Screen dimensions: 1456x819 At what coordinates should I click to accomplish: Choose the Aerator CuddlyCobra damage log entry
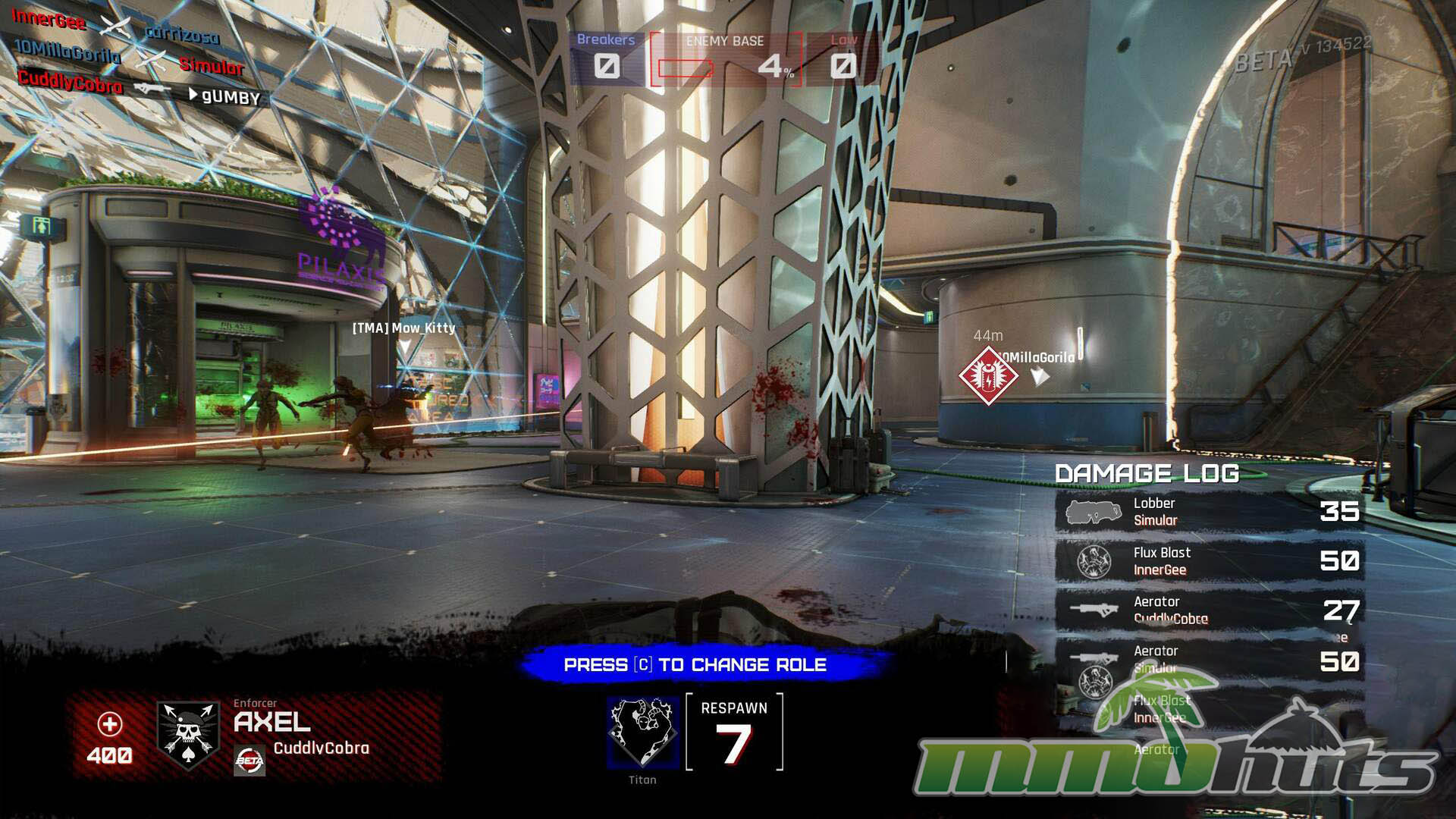(x=1210, y=610)
